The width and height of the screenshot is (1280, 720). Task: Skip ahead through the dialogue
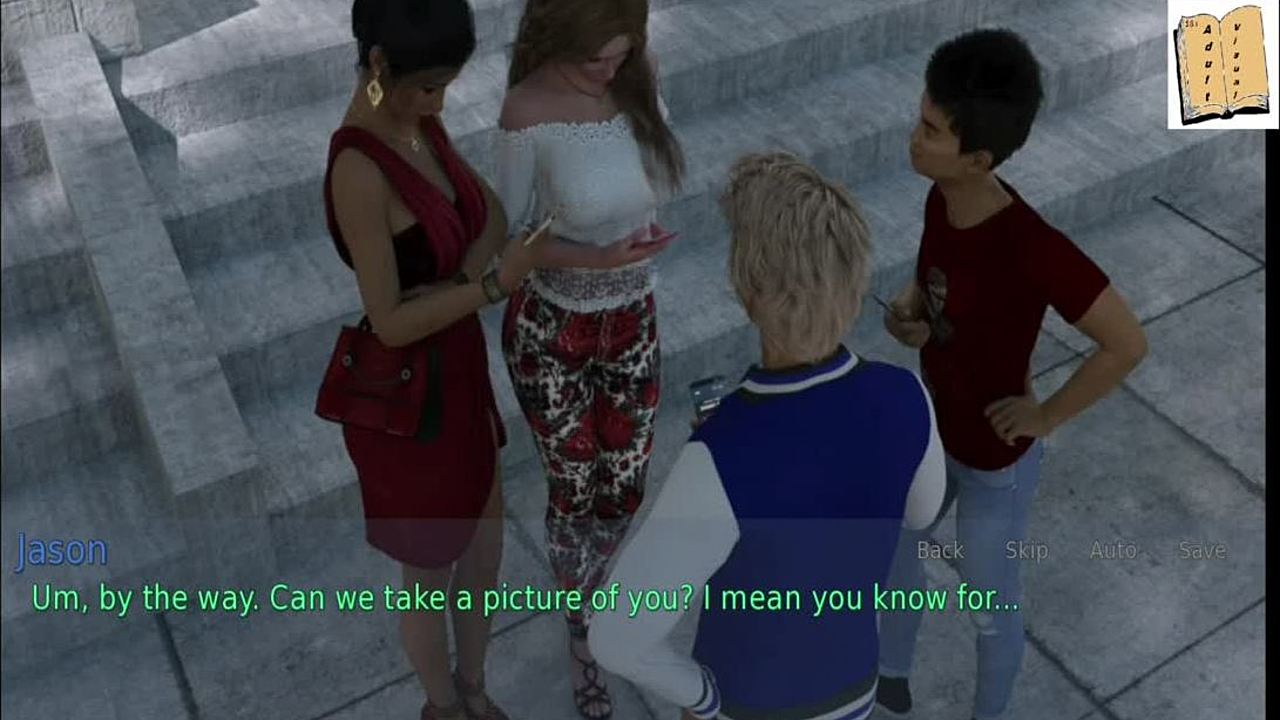[x=1026, y=550]
